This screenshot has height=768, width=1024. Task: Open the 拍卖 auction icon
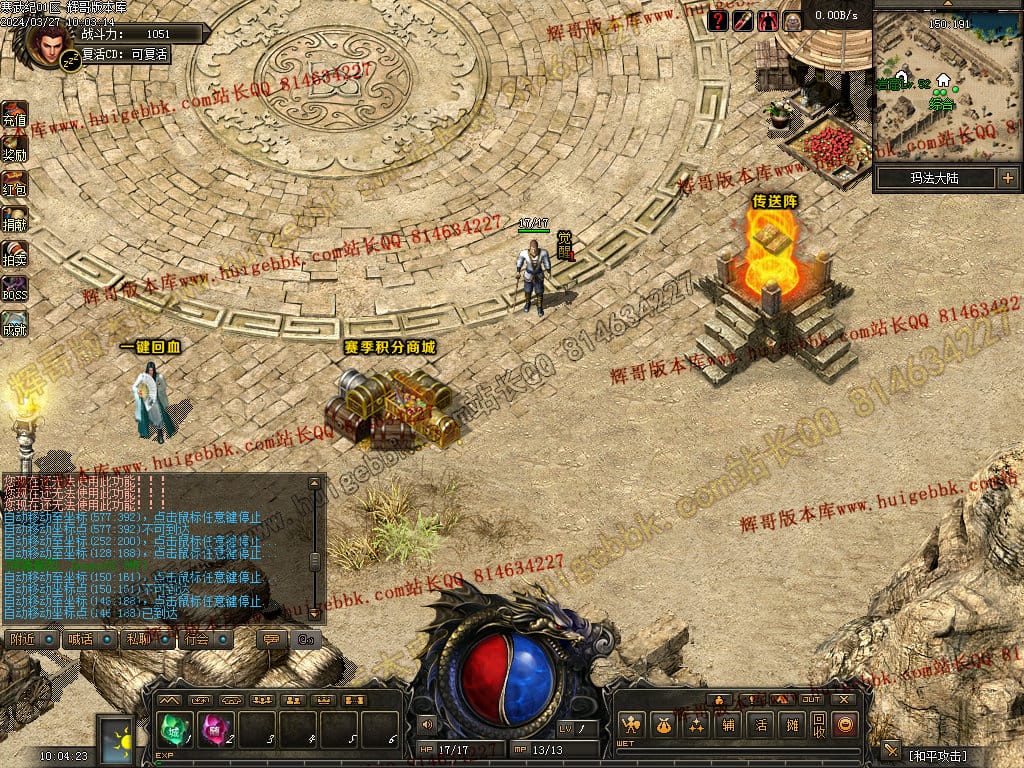[x=14, y=255]
